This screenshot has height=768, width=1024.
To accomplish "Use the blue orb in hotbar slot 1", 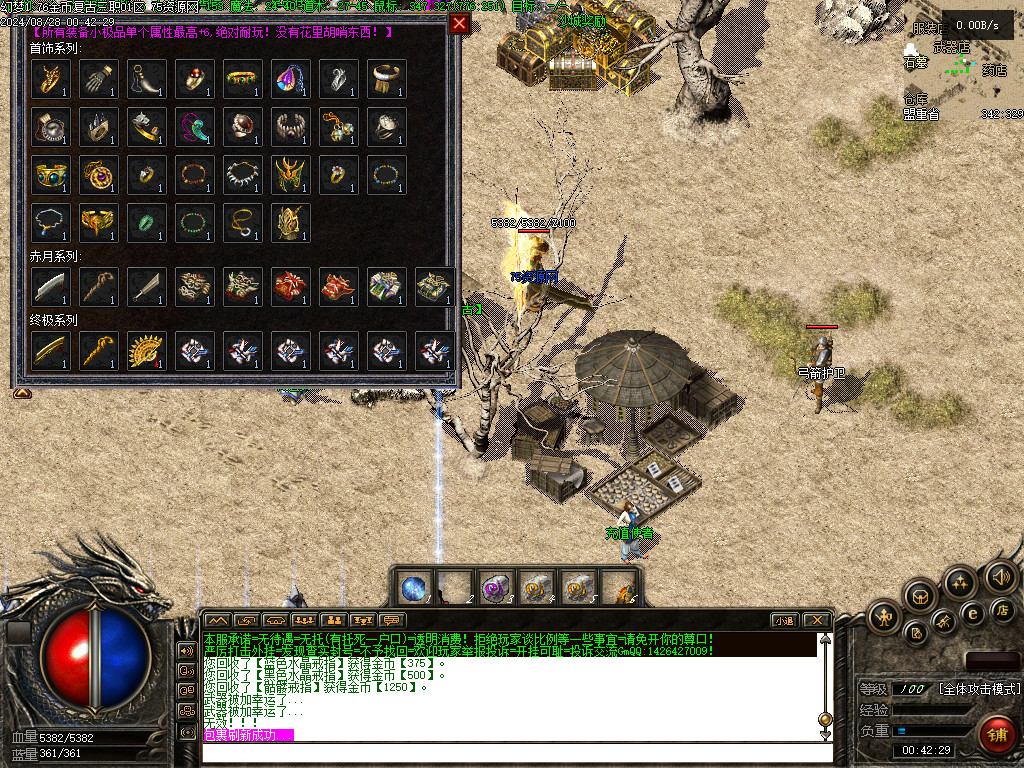I will 414,588.
